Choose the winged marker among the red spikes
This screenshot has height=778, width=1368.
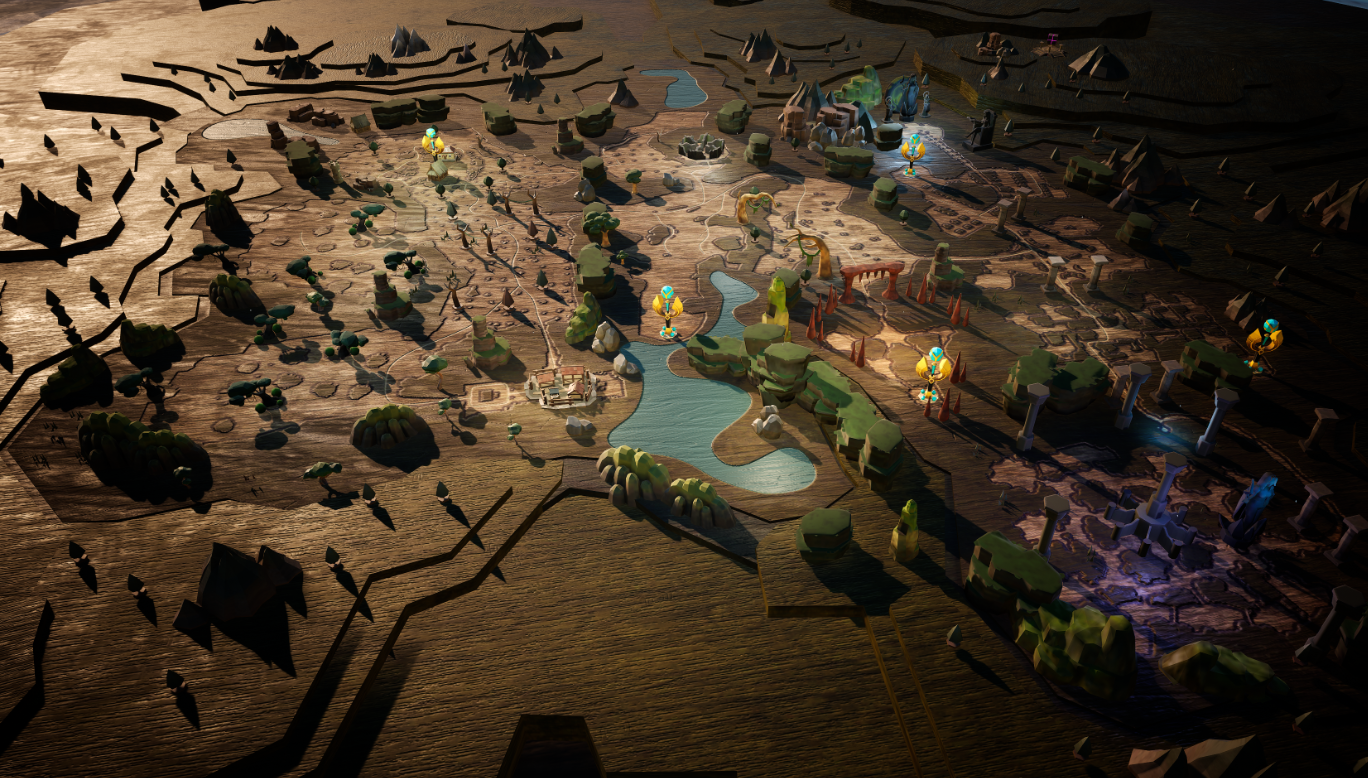(933, 370)
